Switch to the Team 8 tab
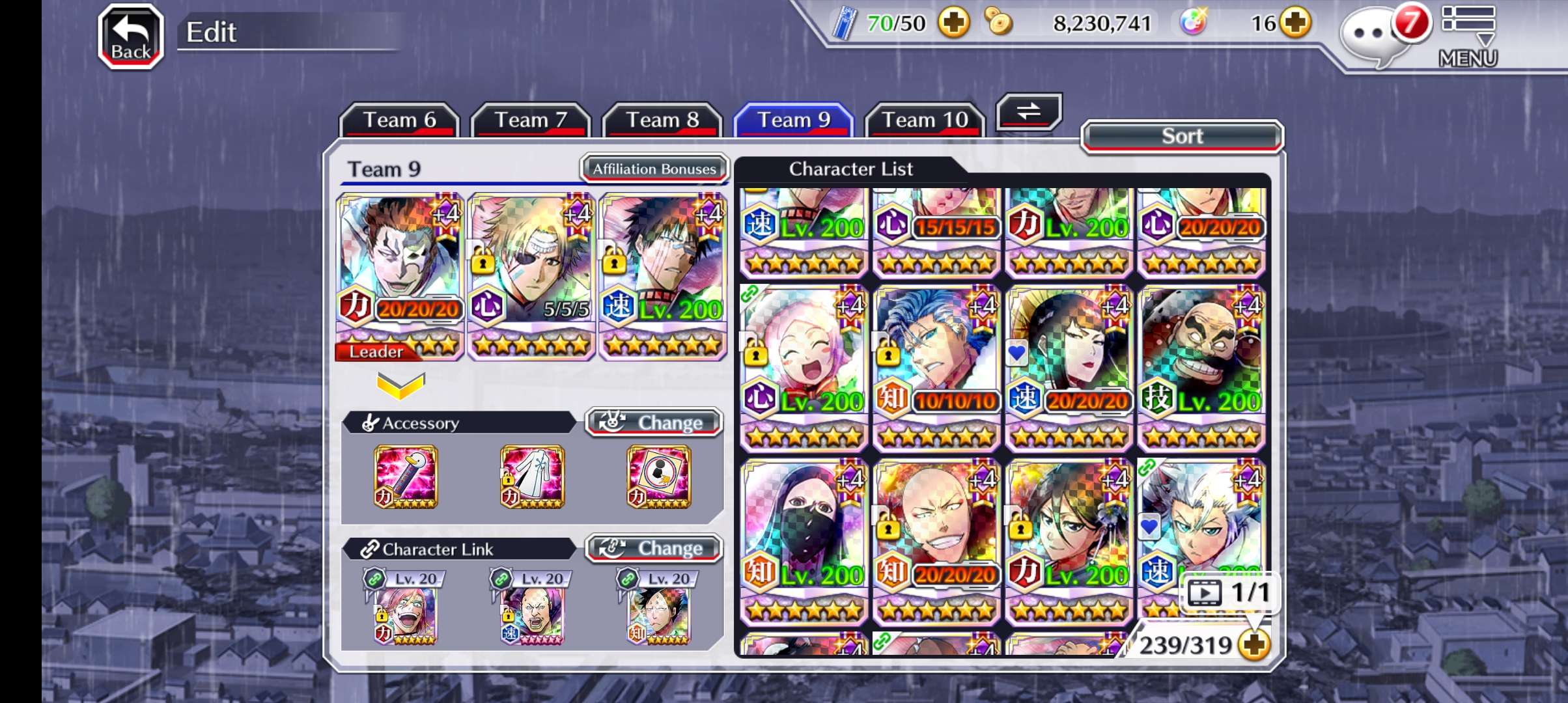 [662, 120]
